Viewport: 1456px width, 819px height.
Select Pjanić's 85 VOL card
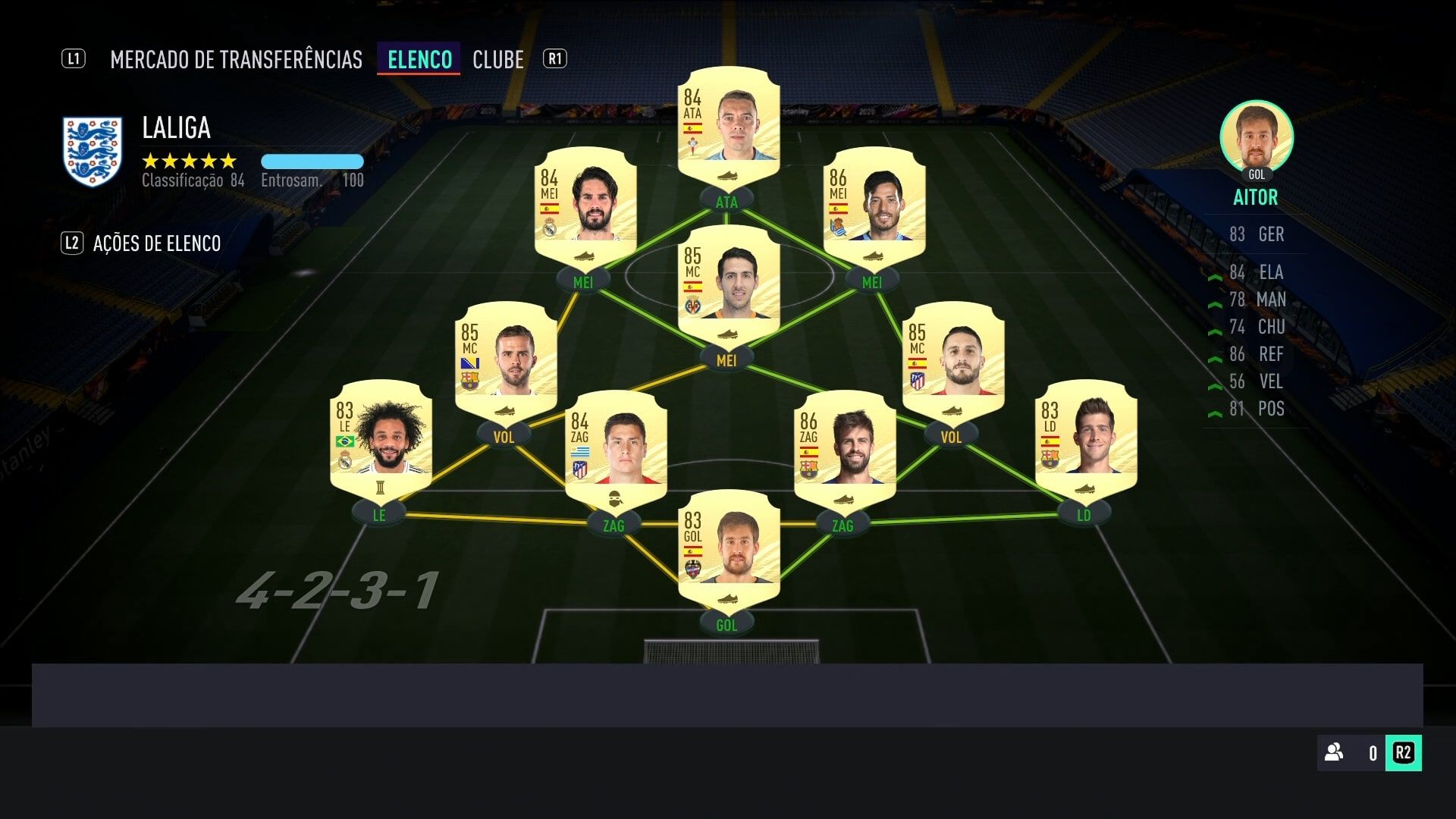coord(504,364)
